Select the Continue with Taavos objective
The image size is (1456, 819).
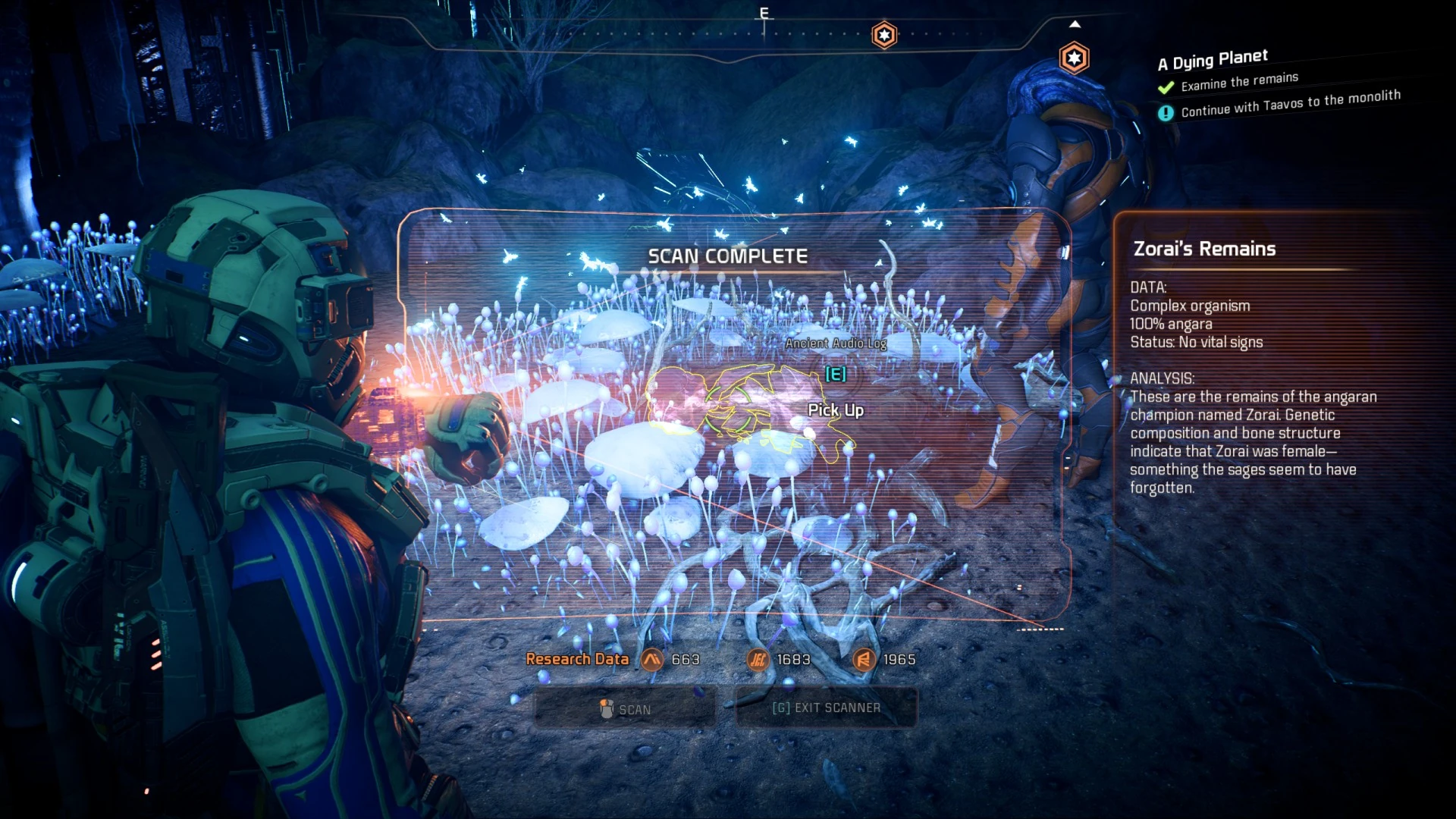pyautogui.click(x=1290, y=104)
